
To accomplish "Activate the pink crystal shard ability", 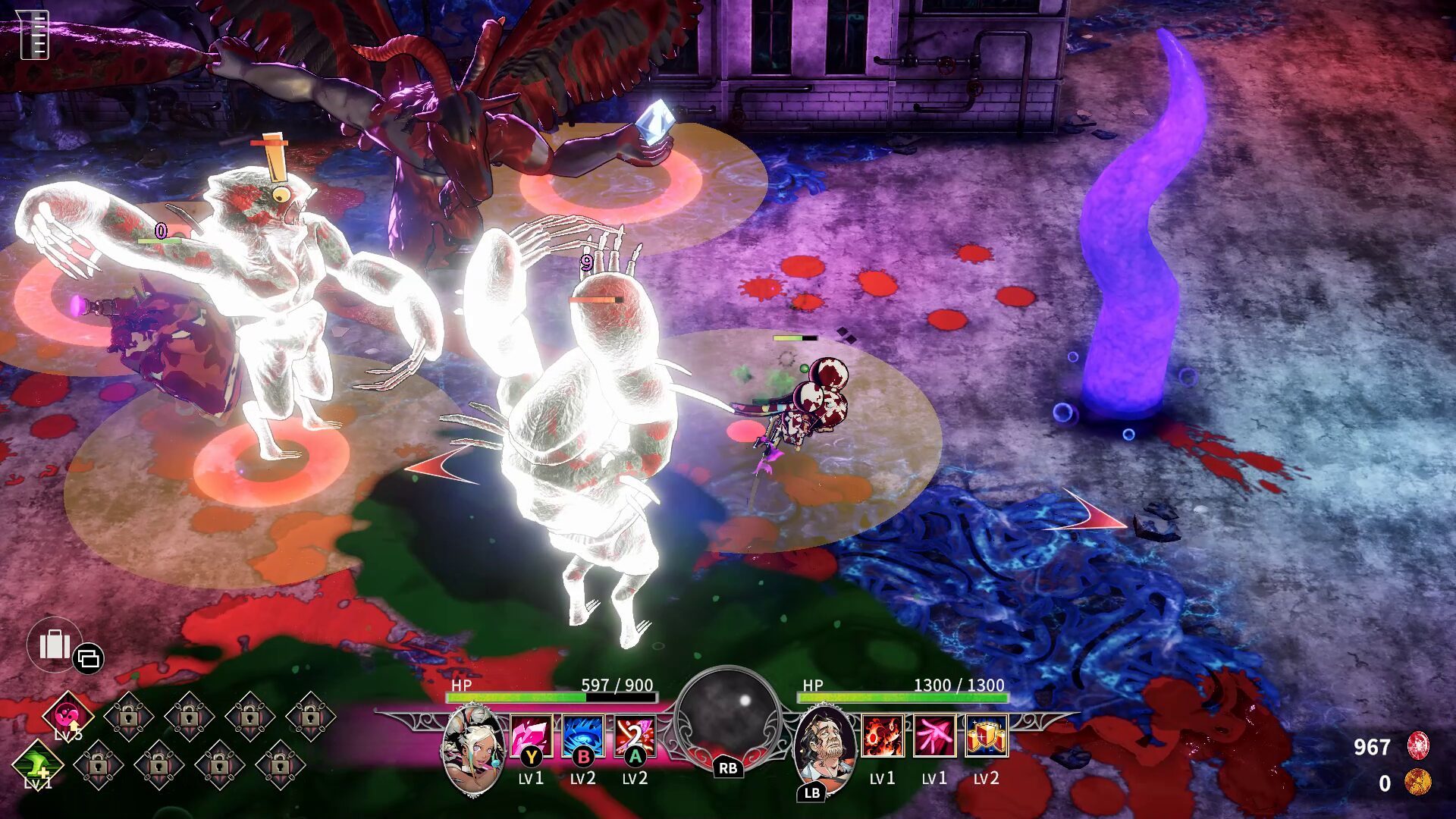I will [x=531, y=736].
